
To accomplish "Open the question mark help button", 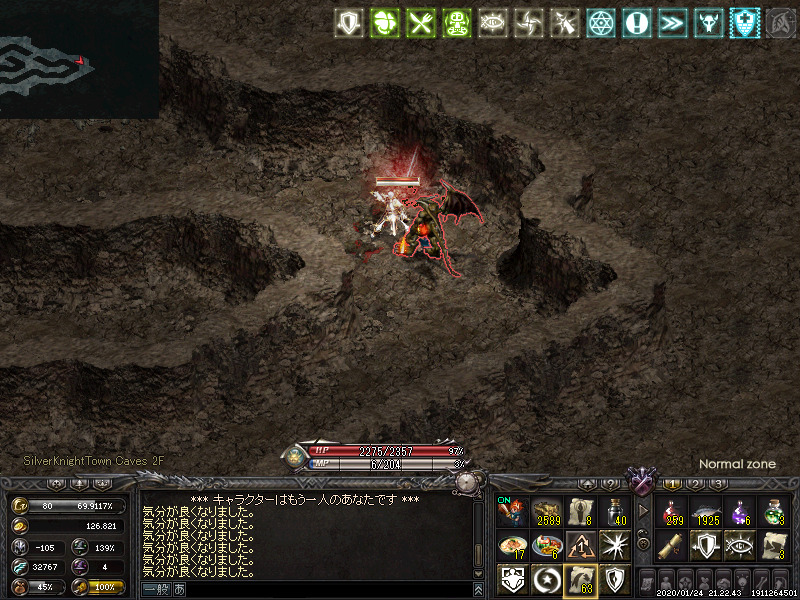I will pos(612,484).
